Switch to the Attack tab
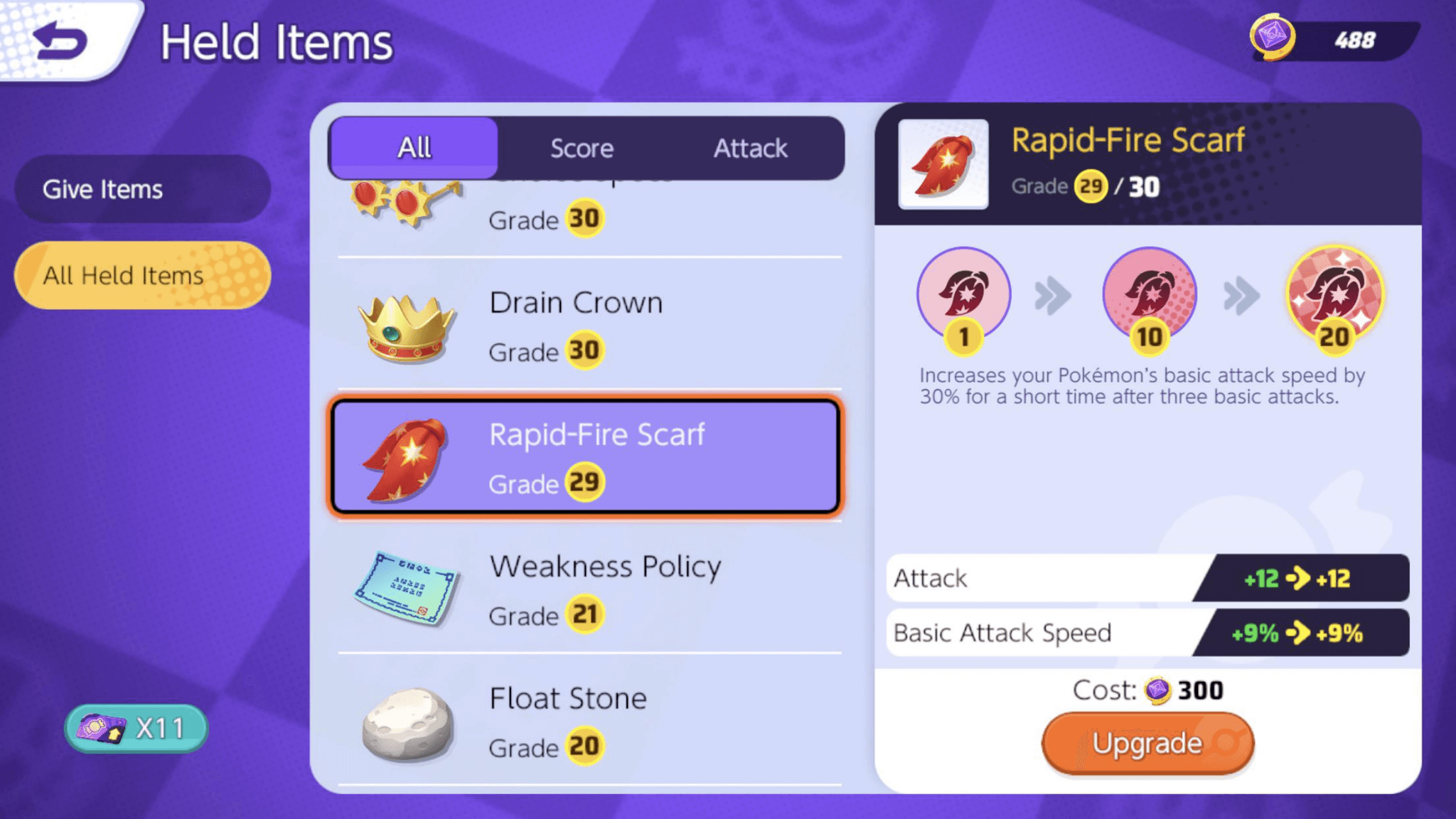Viewport: 1456px width, 819px height. [749, 148]
